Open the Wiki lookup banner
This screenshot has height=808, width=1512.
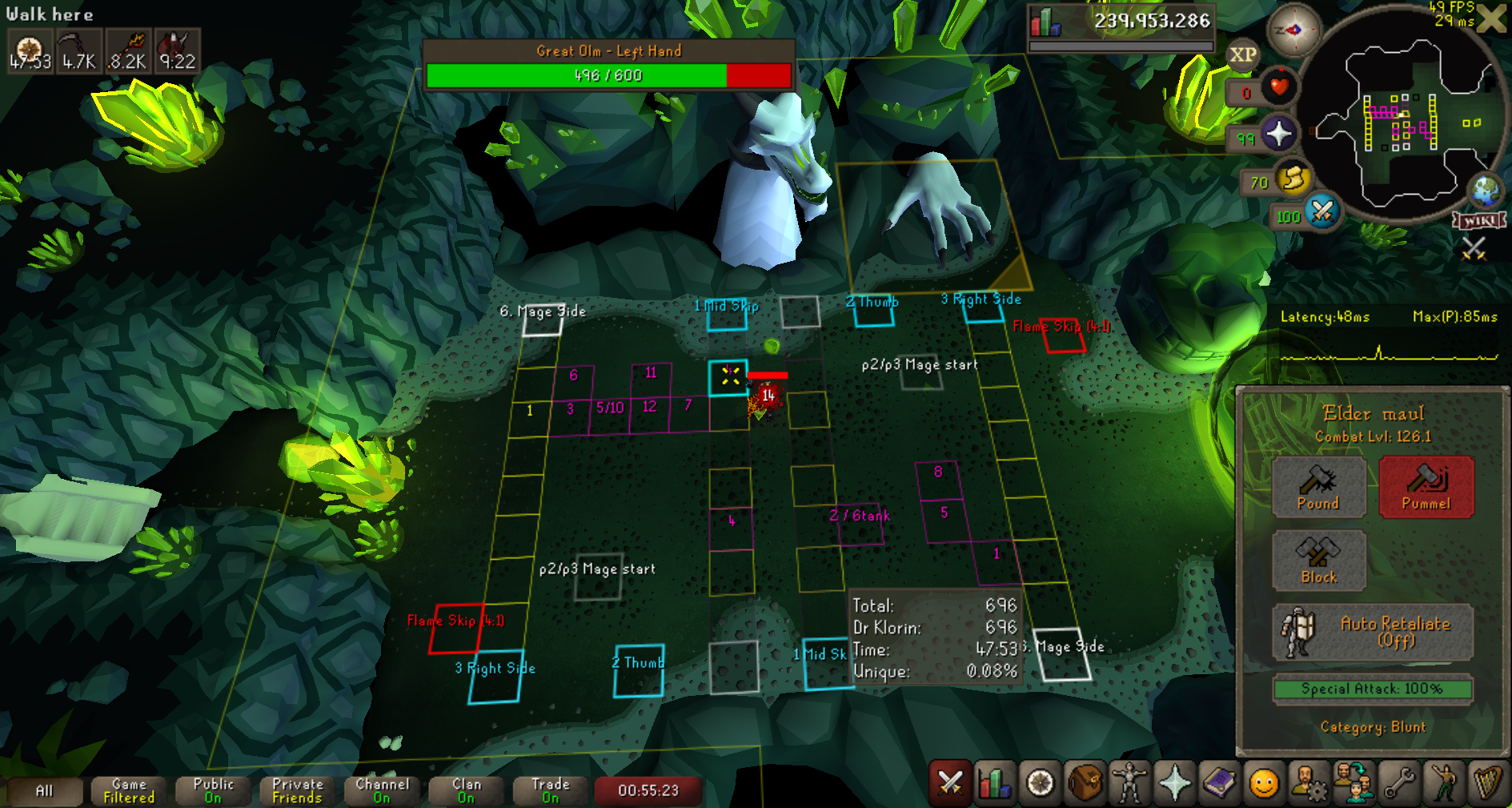[1480, 220]
